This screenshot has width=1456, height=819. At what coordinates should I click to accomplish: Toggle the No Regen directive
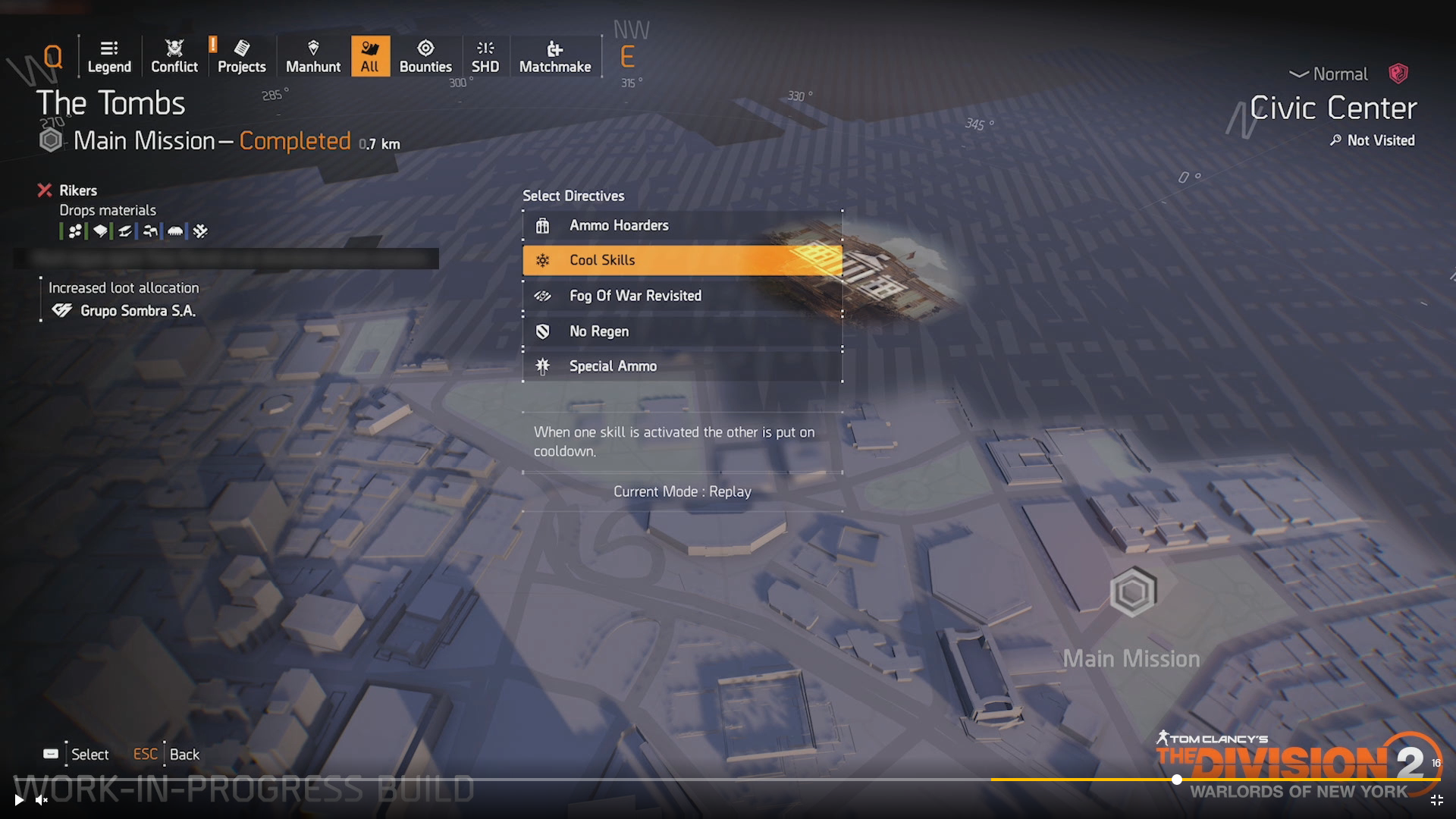pos(681,331)
